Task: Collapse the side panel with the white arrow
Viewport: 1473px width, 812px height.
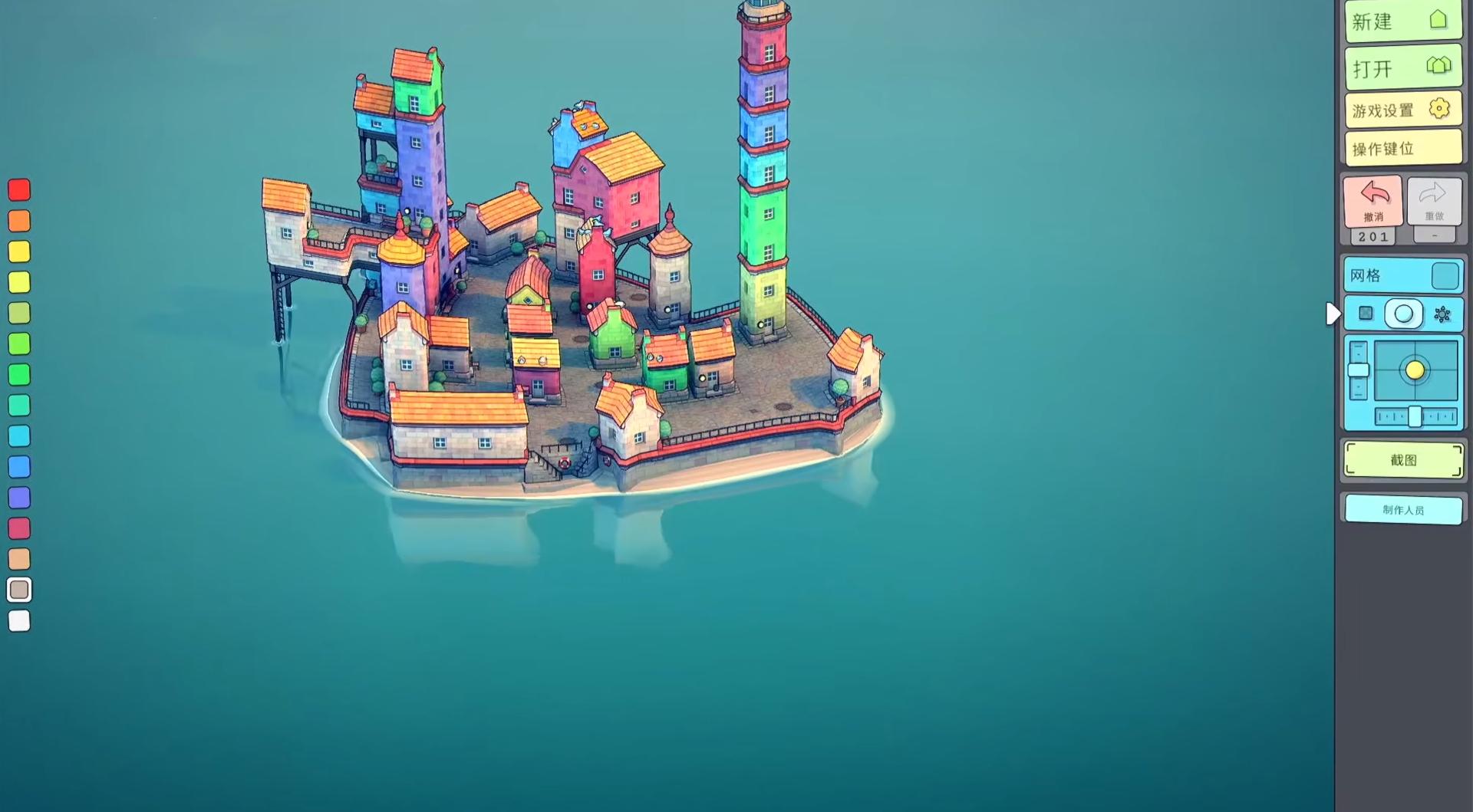Action: coord(1333,312)
